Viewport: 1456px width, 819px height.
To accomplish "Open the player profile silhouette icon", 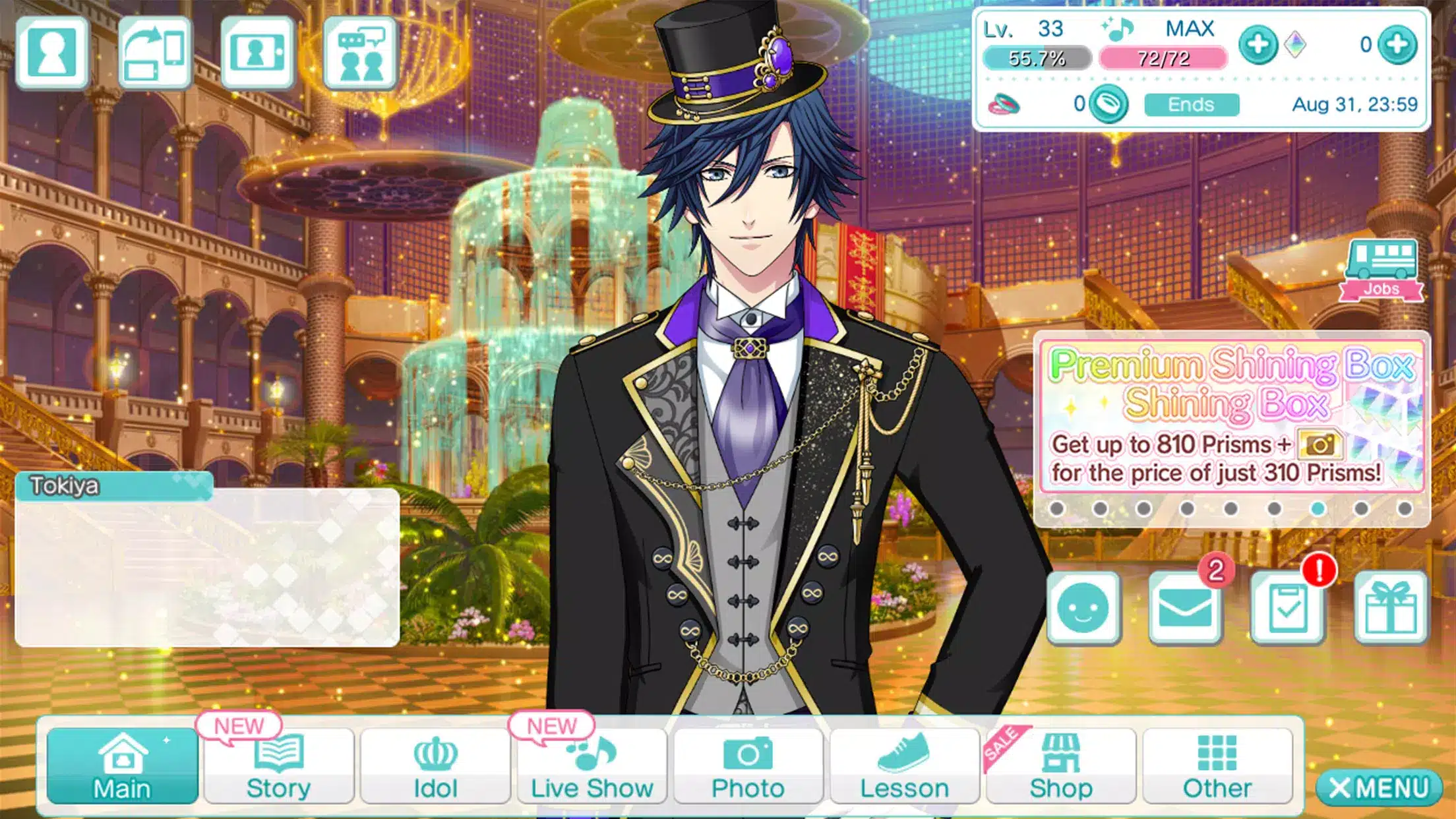I will pos(52,53).
